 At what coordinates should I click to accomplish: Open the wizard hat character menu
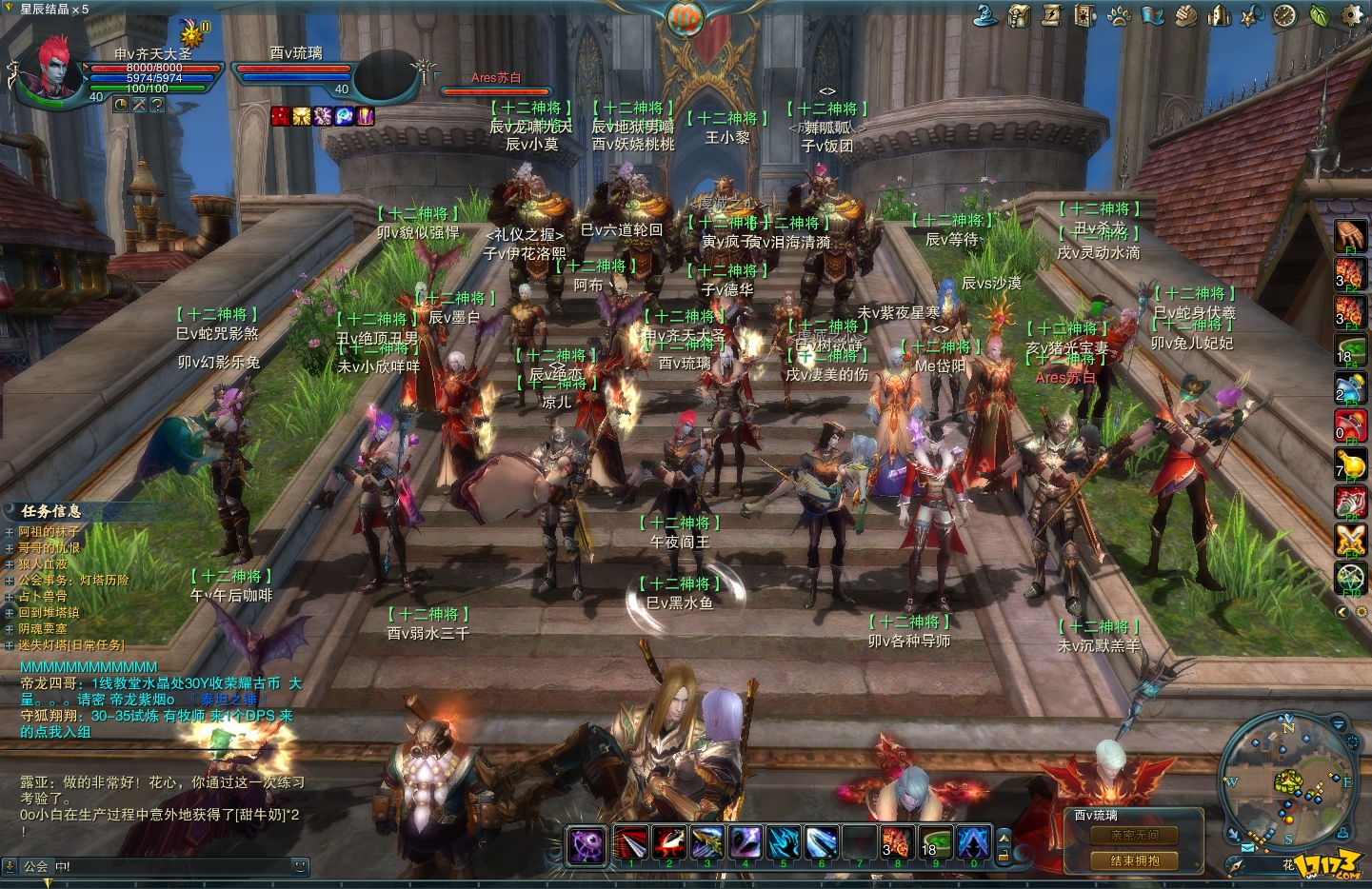click(x=985, y=15)
